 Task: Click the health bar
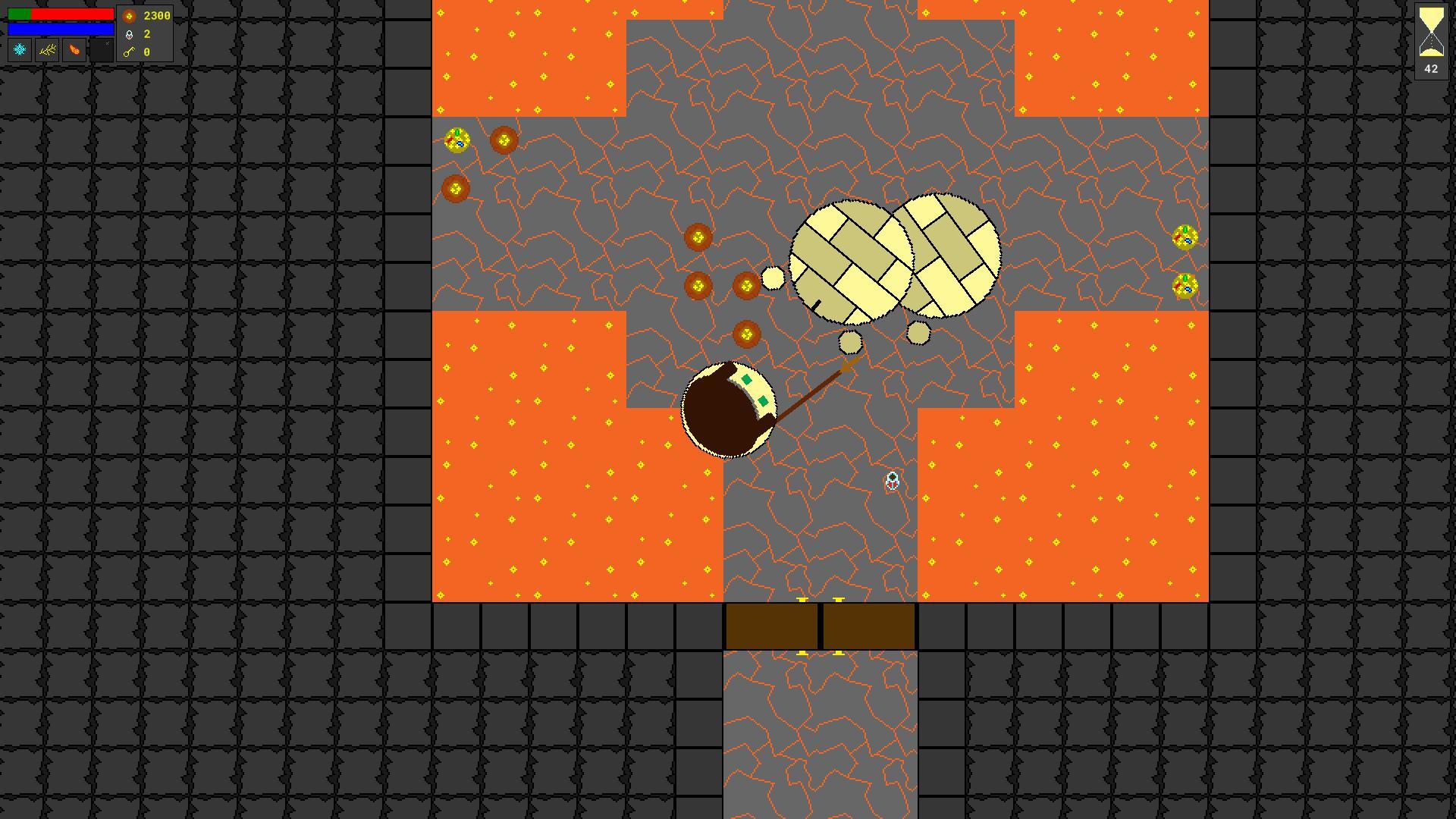(59, 14)
